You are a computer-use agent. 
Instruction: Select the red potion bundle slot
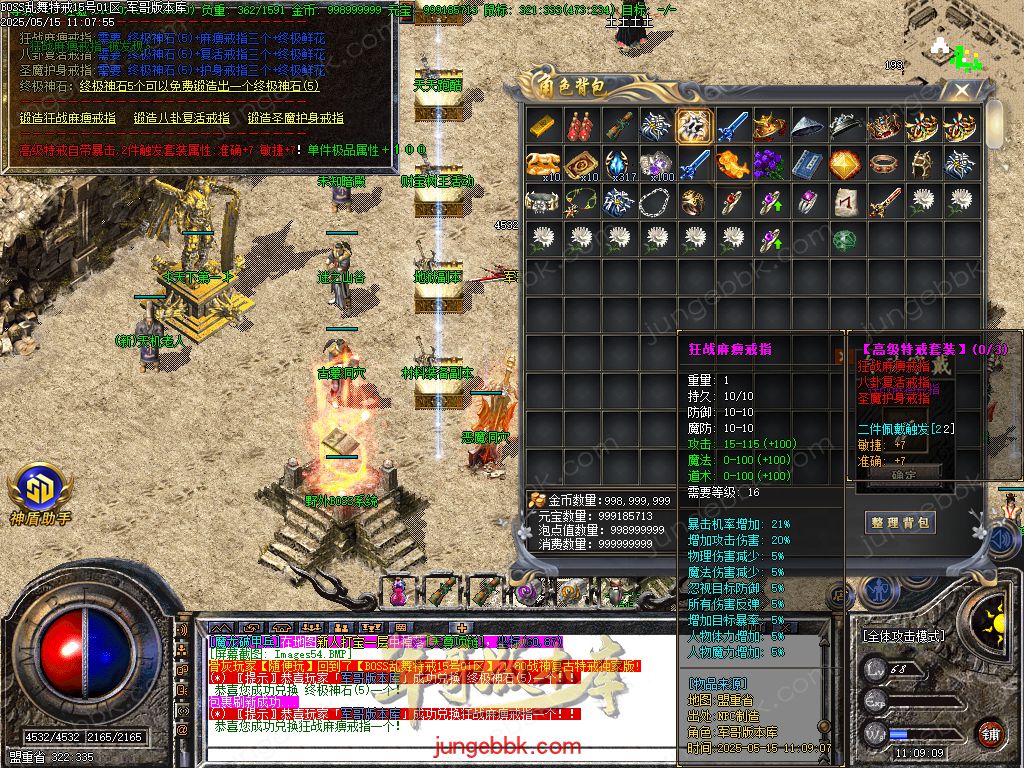coord(580,126)
